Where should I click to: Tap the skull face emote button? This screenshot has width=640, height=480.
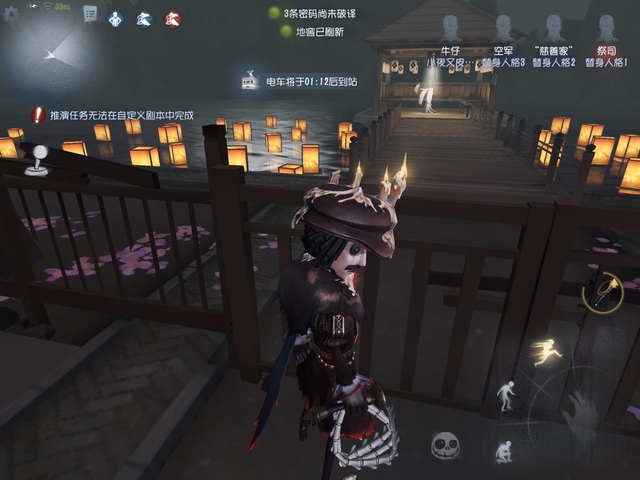coord(445,446)
